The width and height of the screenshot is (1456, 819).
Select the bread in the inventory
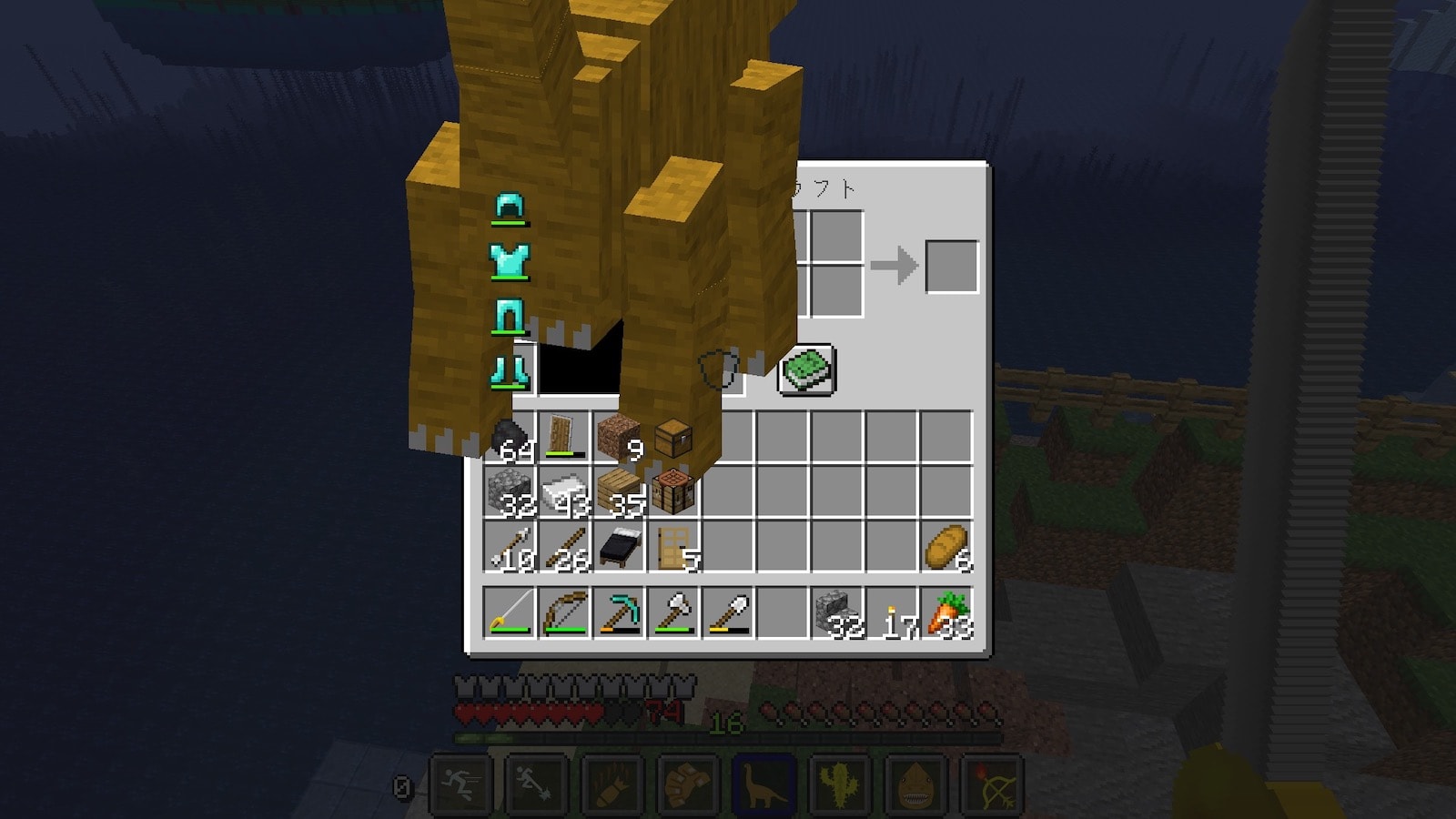pyautogui.click(x=946, y=548)
